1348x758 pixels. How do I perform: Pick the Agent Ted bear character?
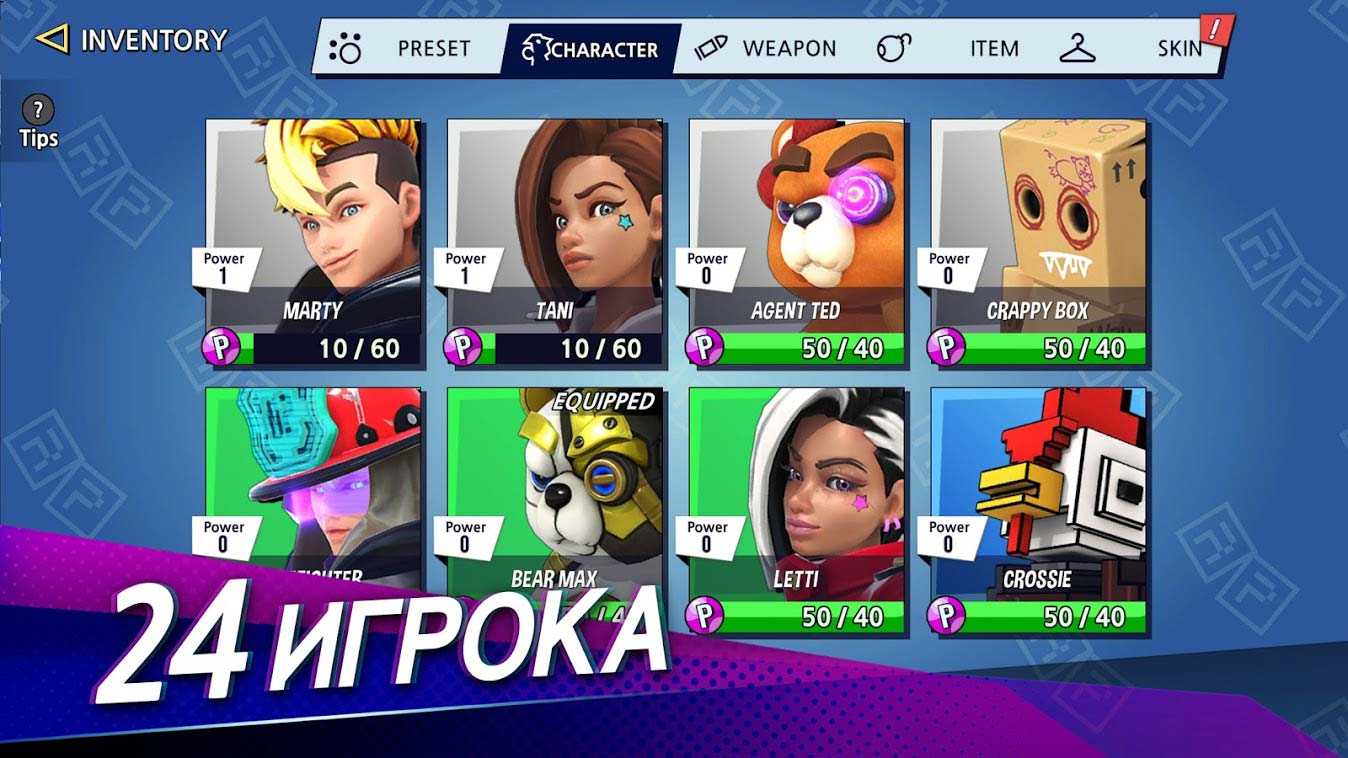coord(797,240)
